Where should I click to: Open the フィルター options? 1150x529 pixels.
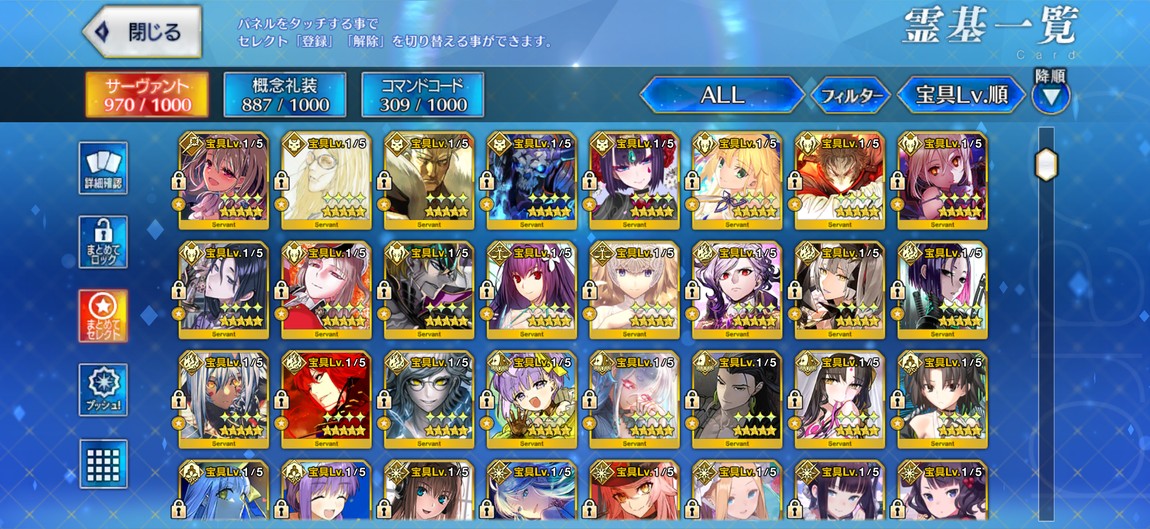[849, 96]
